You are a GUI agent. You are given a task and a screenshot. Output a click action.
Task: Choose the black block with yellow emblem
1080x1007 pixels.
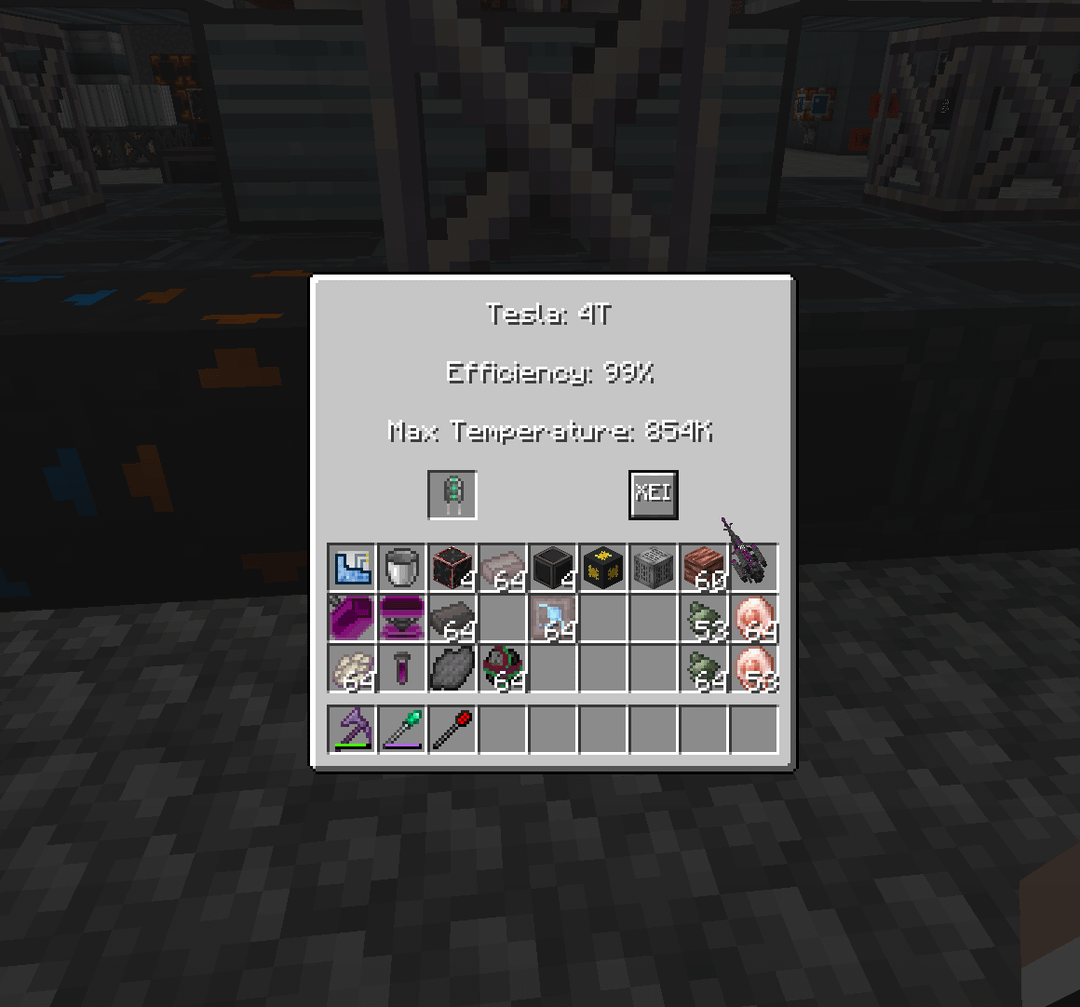(x=603, y=568)
